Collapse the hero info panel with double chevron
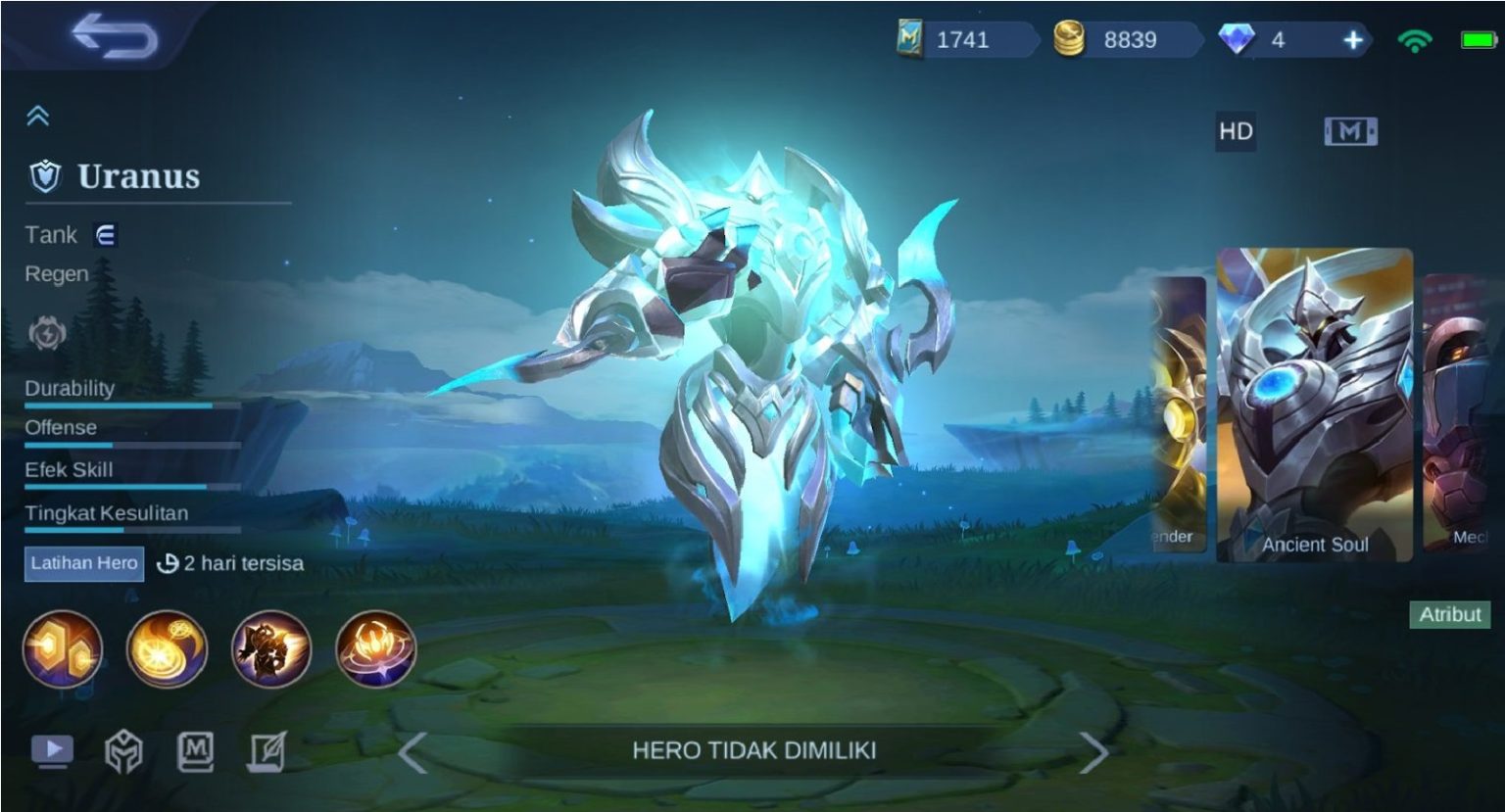 point(38,115)
